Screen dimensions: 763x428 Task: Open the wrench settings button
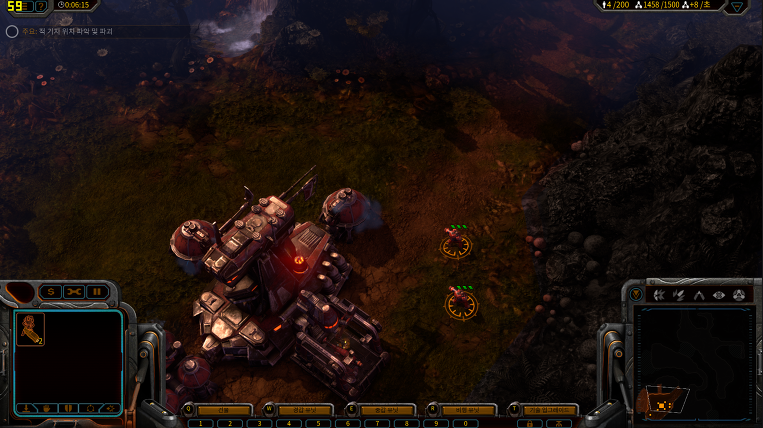pos(74,292)
